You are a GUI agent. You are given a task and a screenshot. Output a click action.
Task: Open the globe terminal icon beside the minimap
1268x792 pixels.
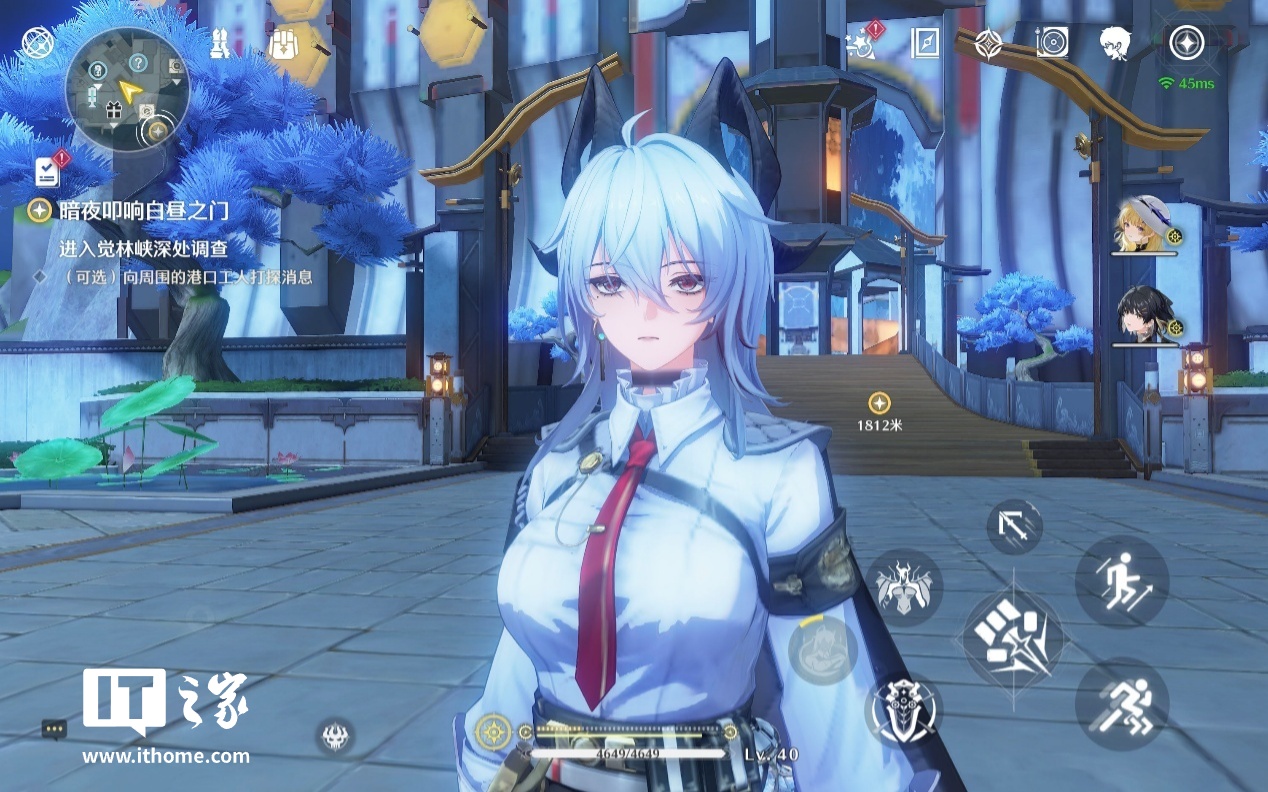tap(37, 43)
